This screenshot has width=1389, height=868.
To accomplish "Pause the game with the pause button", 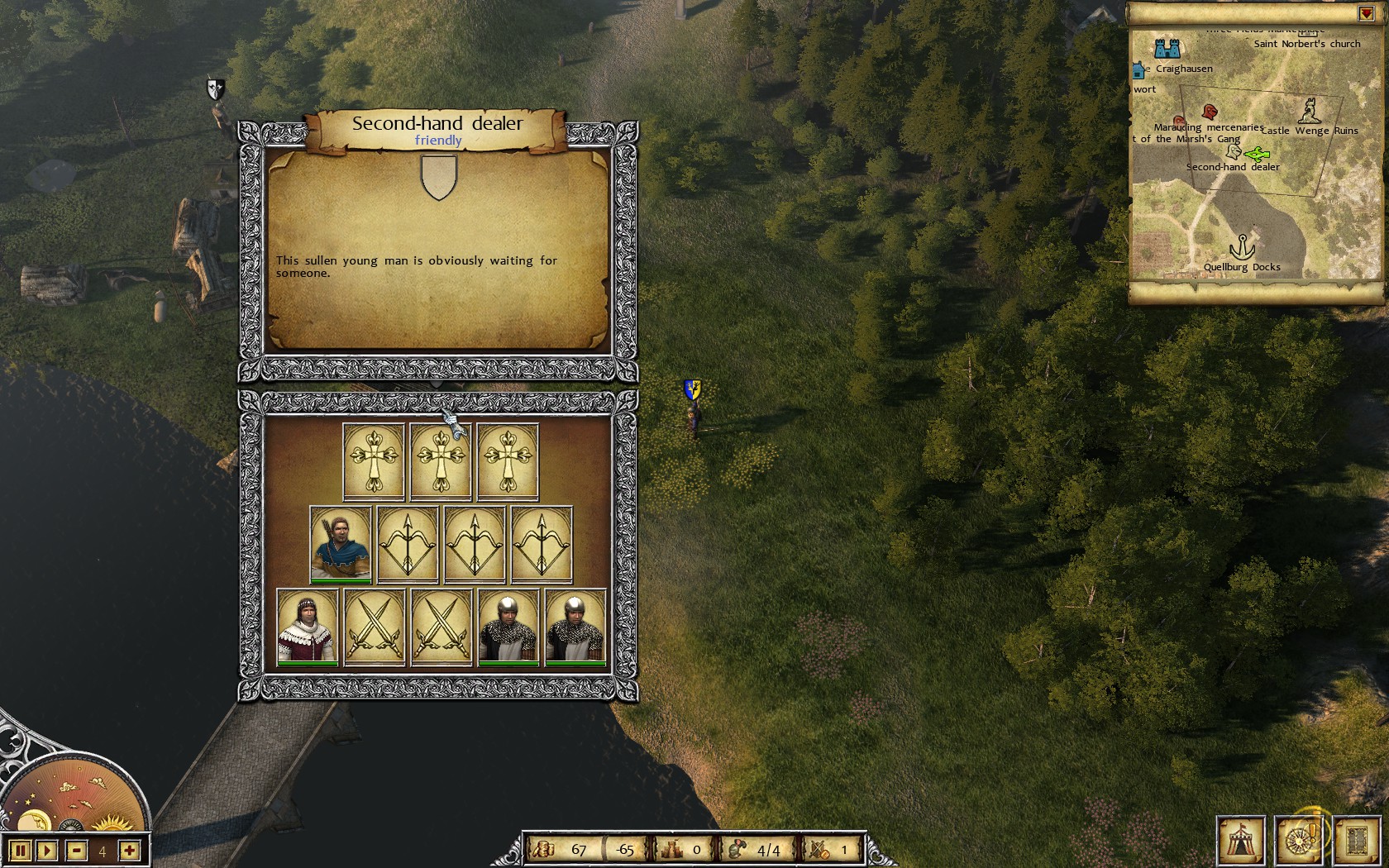I will [20, 851].
